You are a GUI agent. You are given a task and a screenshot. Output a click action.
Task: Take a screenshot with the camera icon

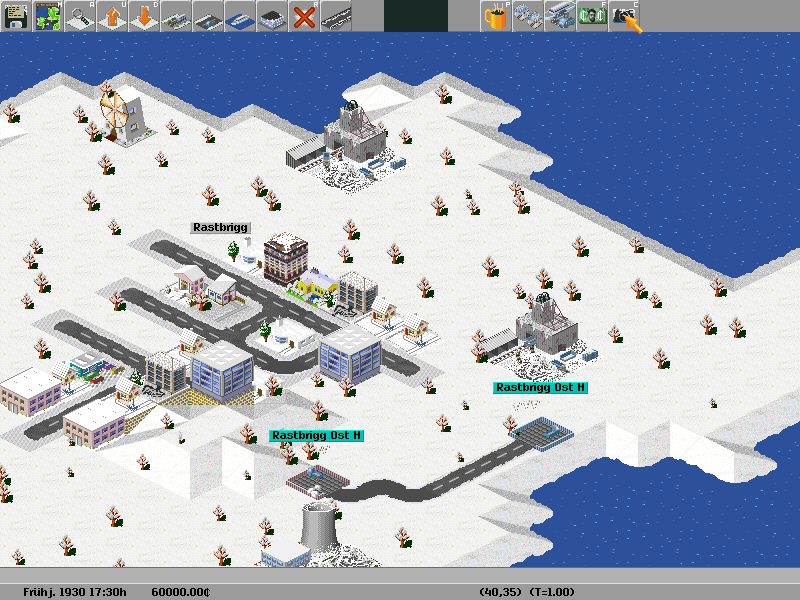pos(625,16)
